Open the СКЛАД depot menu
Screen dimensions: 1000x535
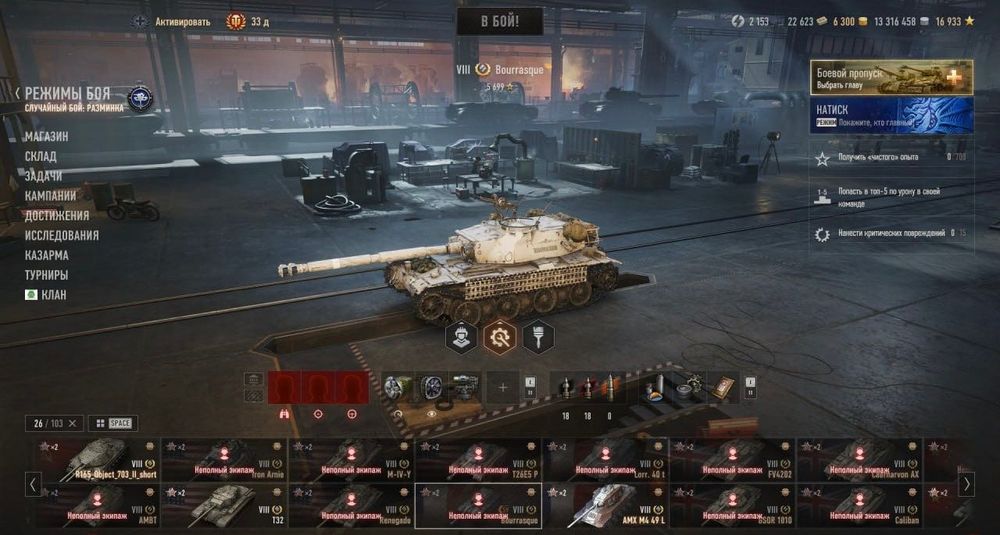[x=41, y=156]
